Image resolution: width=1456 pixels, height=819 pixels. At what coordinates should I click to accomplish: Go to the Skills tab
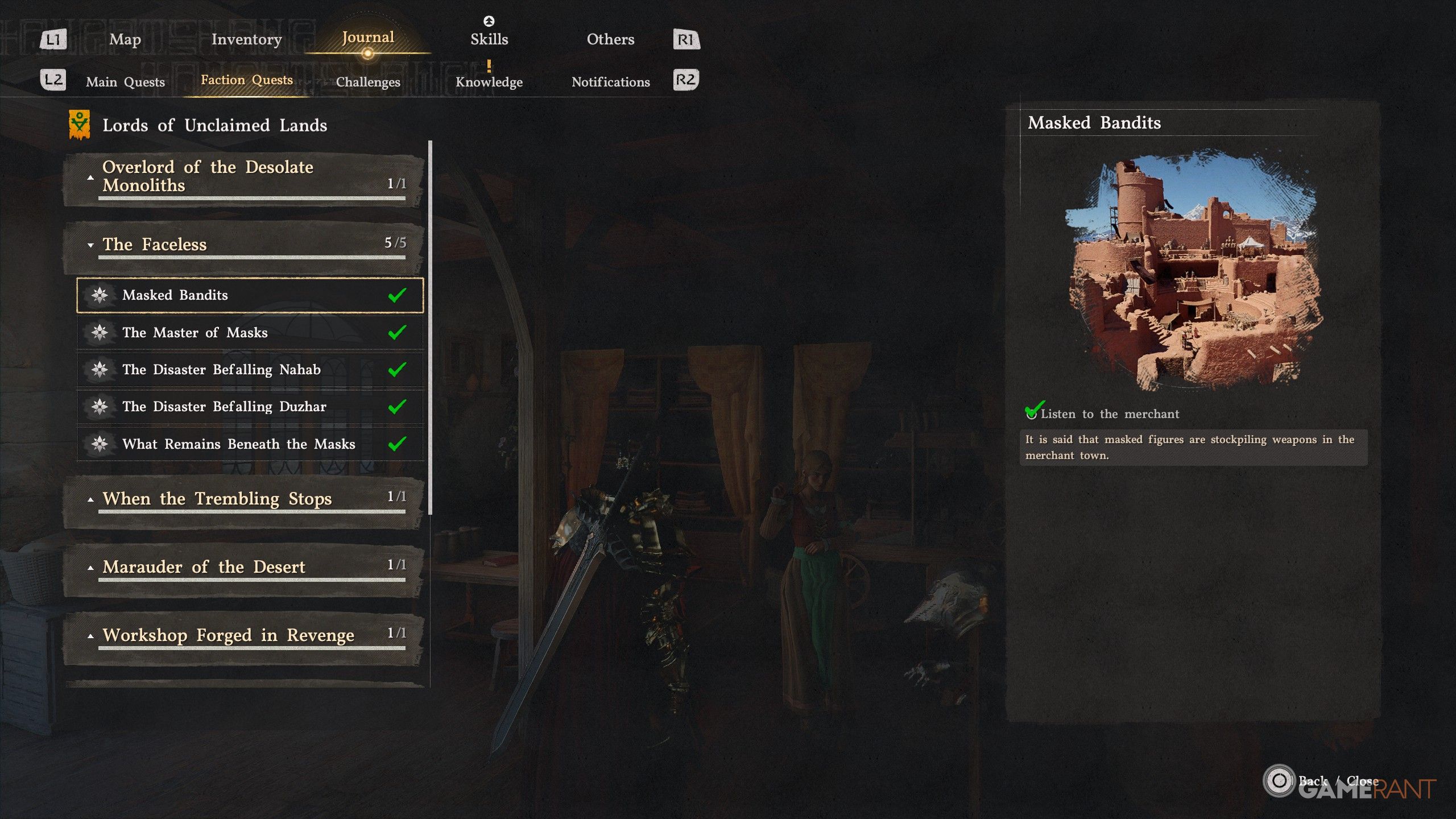(489, 39)
